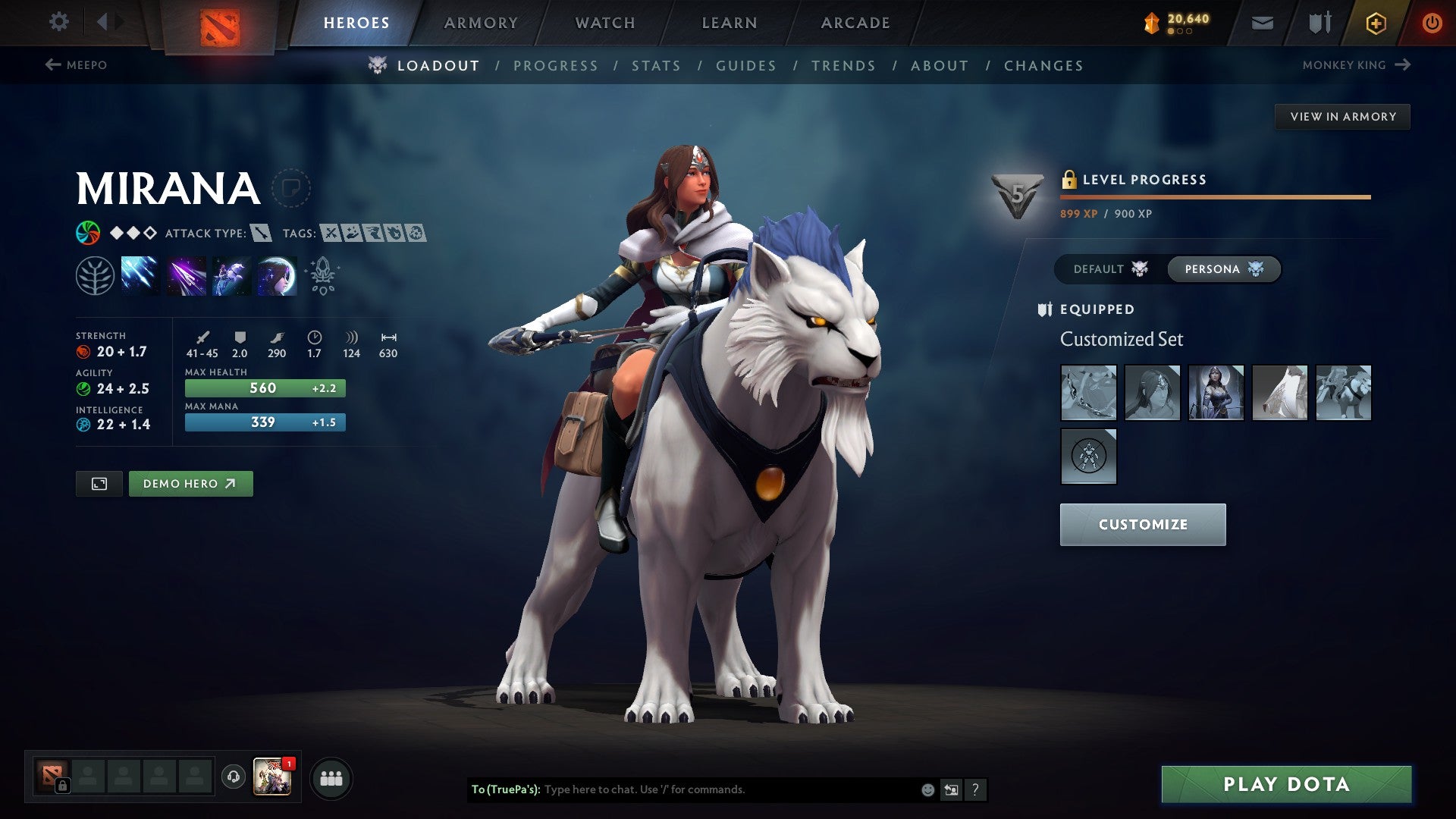
Task: Switch to the PERSONA appearance toggle
Action: tap(1223, 268)
